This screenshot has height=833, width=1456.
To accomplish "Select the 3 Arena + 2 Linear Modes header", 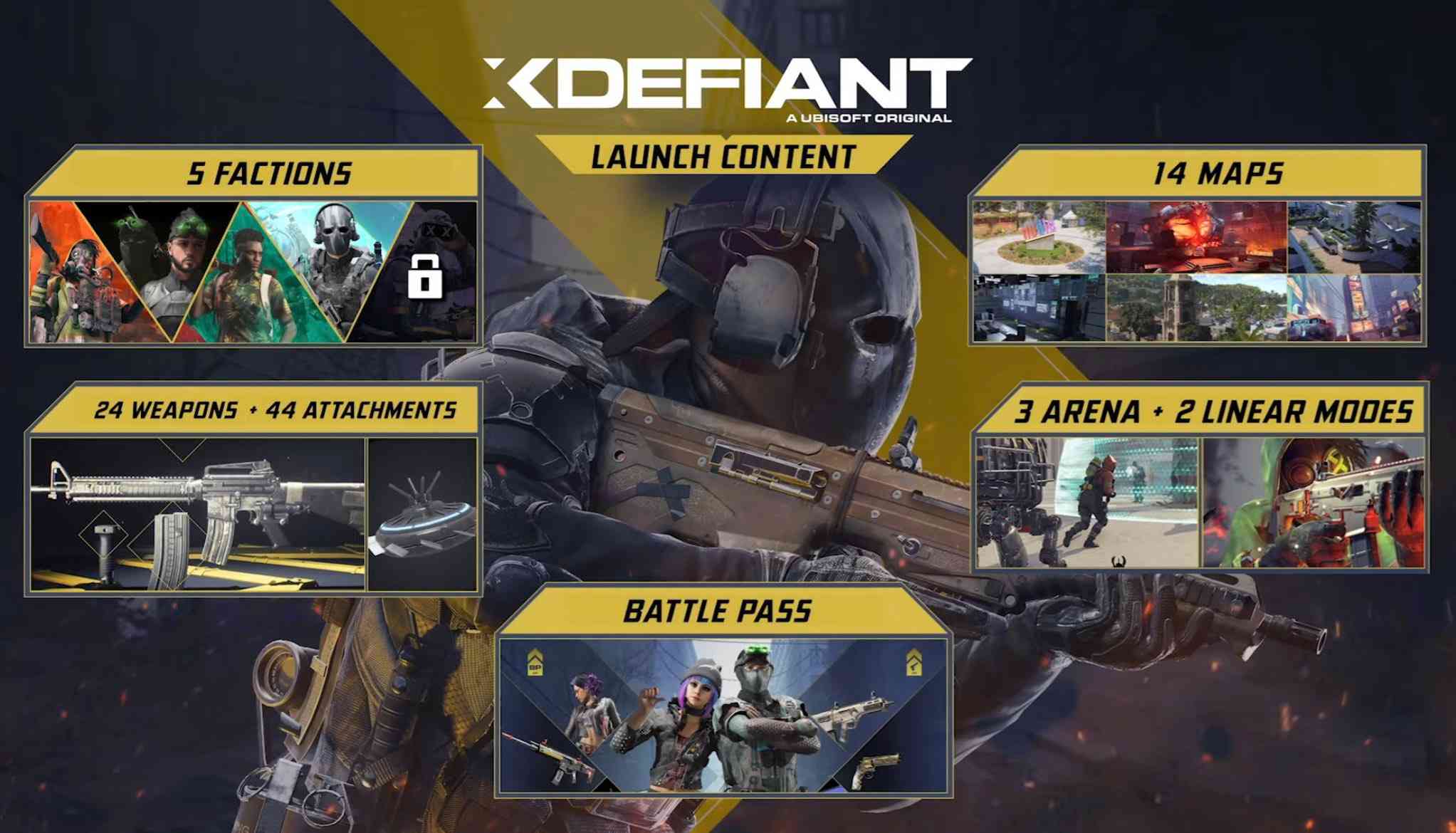I will (x=1213, y=412).
